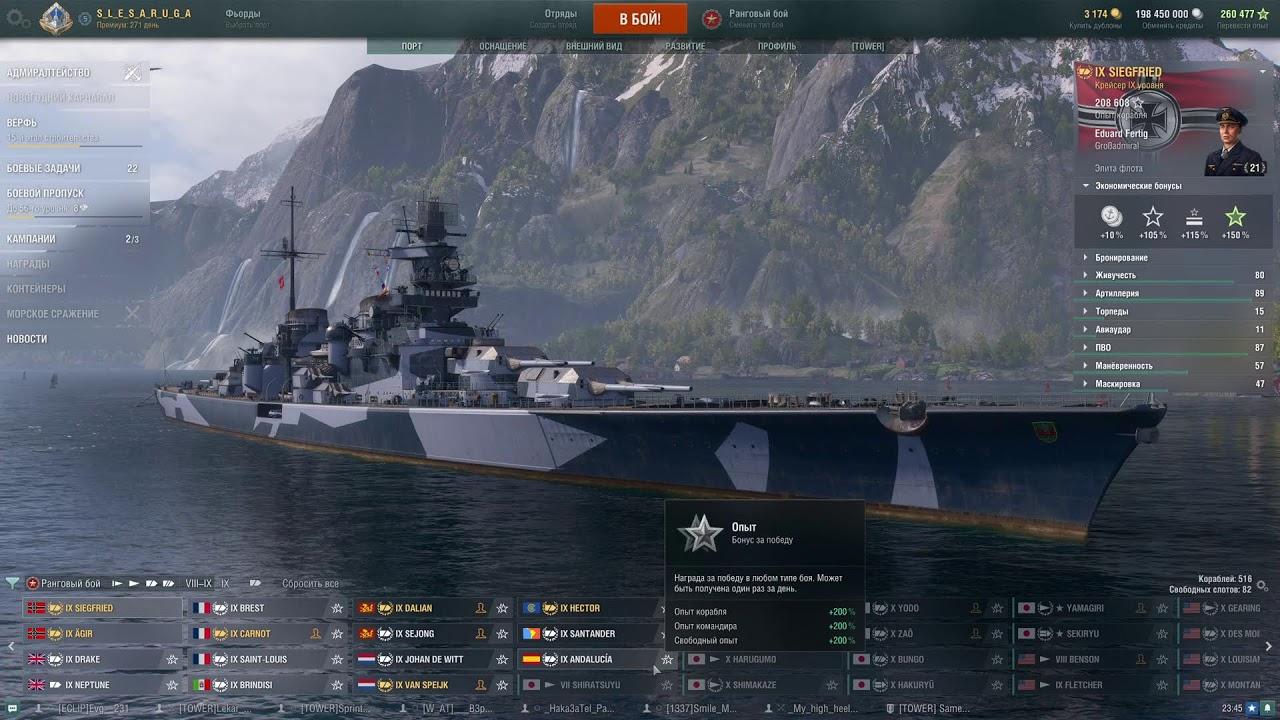Expand the Артиллерия ship parameters
The width and height of the screenshot is (1280, 720).
pos(1117,294)
